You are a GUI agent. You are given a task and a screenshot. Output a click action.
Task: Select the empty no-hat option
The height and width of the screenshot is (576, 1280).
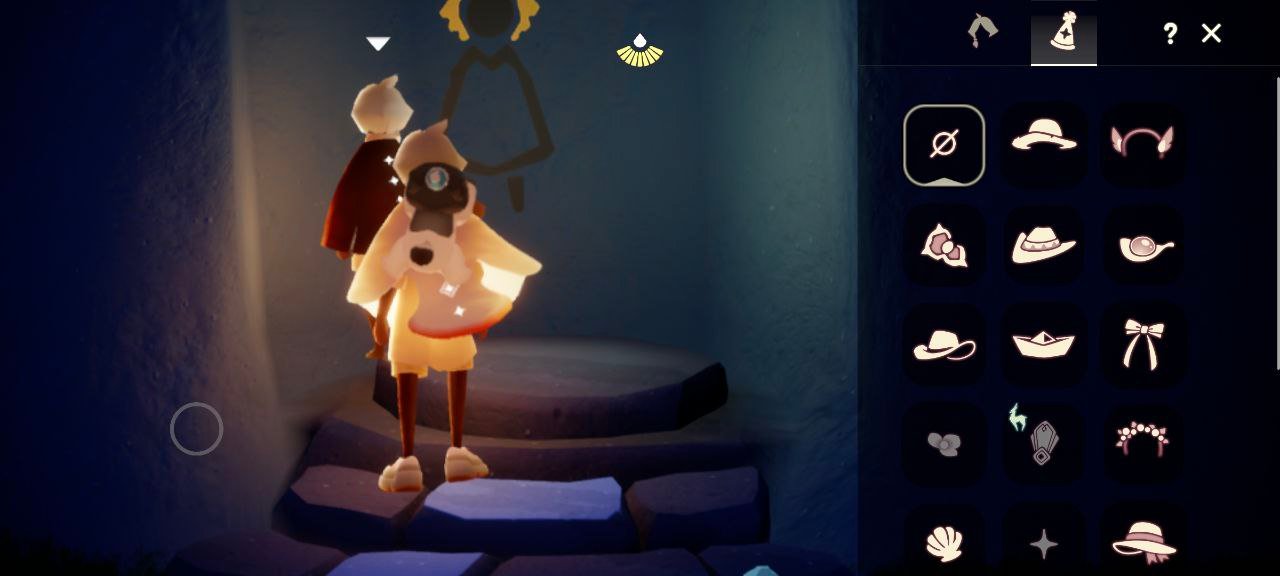[x=944, y=145]
